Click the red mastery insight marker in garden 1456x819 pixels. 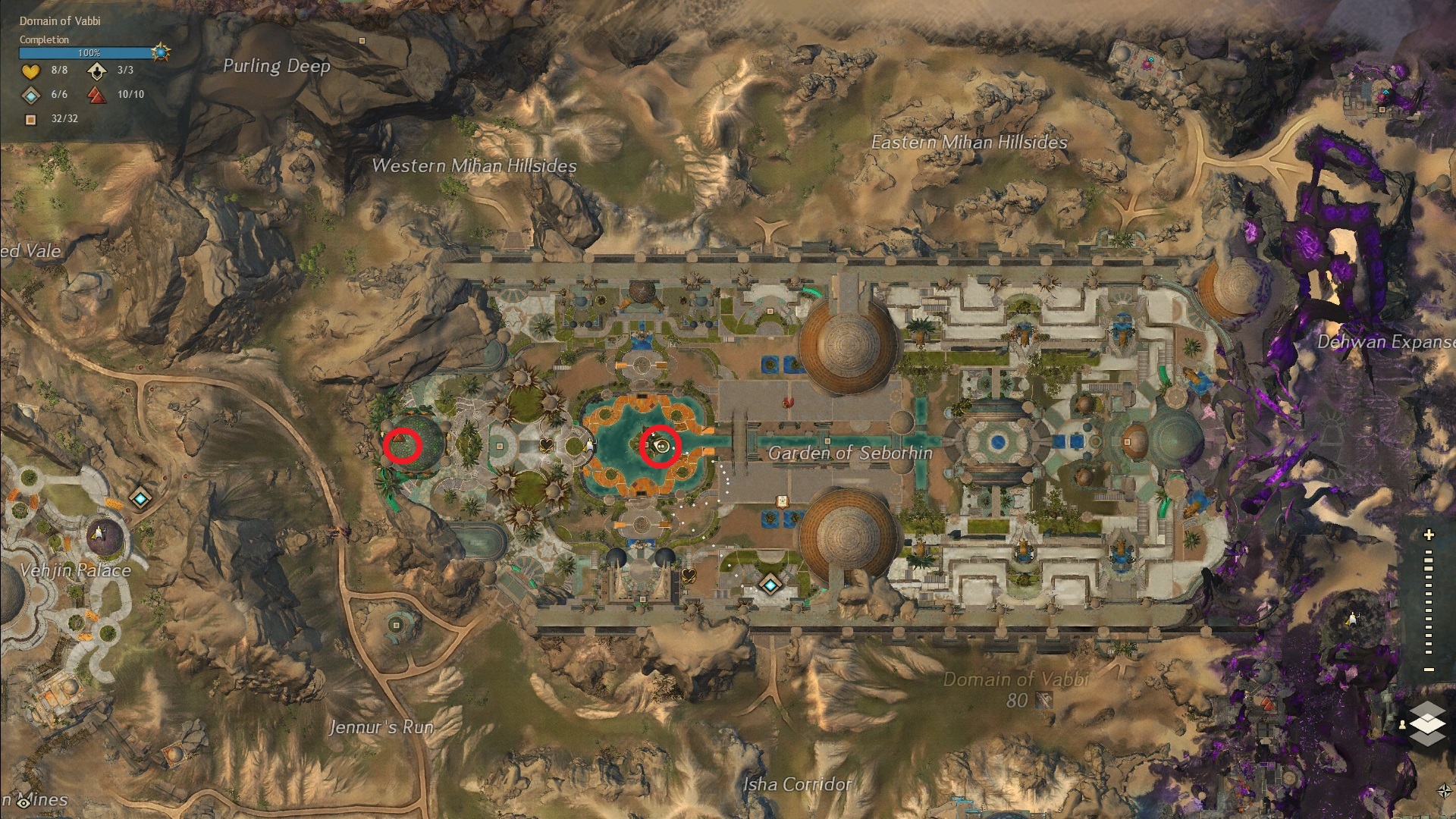[x=789, y=402]
